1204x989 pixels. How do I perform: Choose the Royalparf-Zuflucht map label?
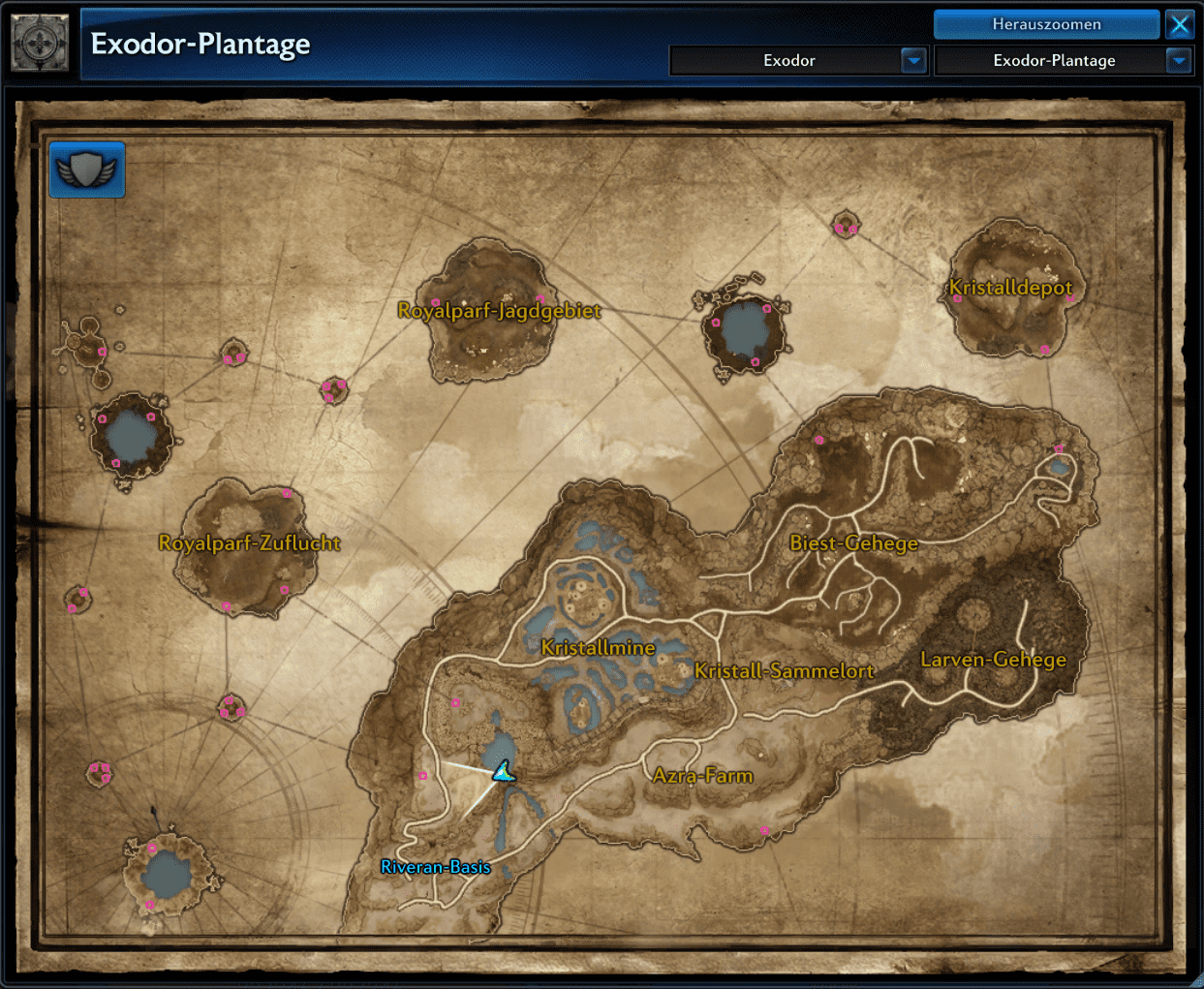(x=249, y=543)
